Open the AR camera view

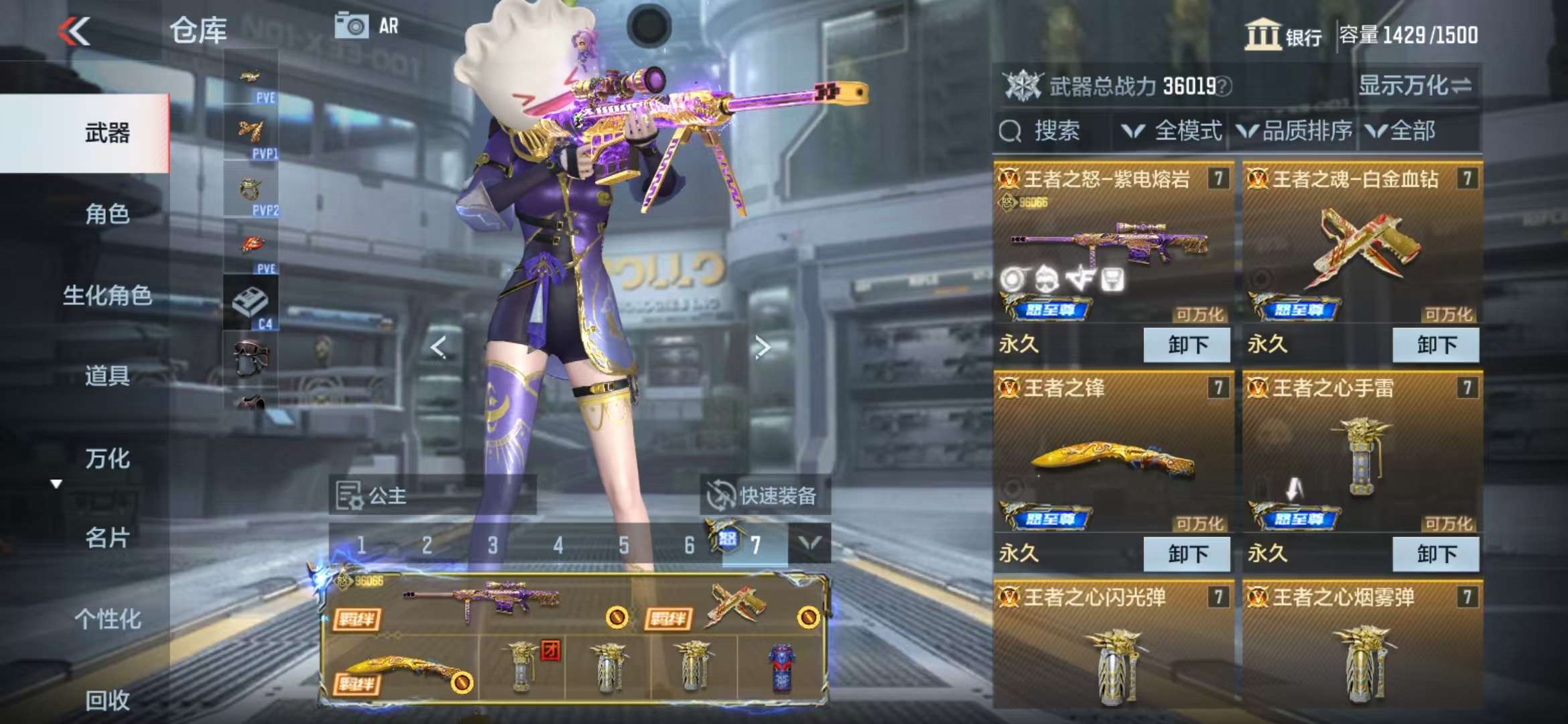(367, 26)
